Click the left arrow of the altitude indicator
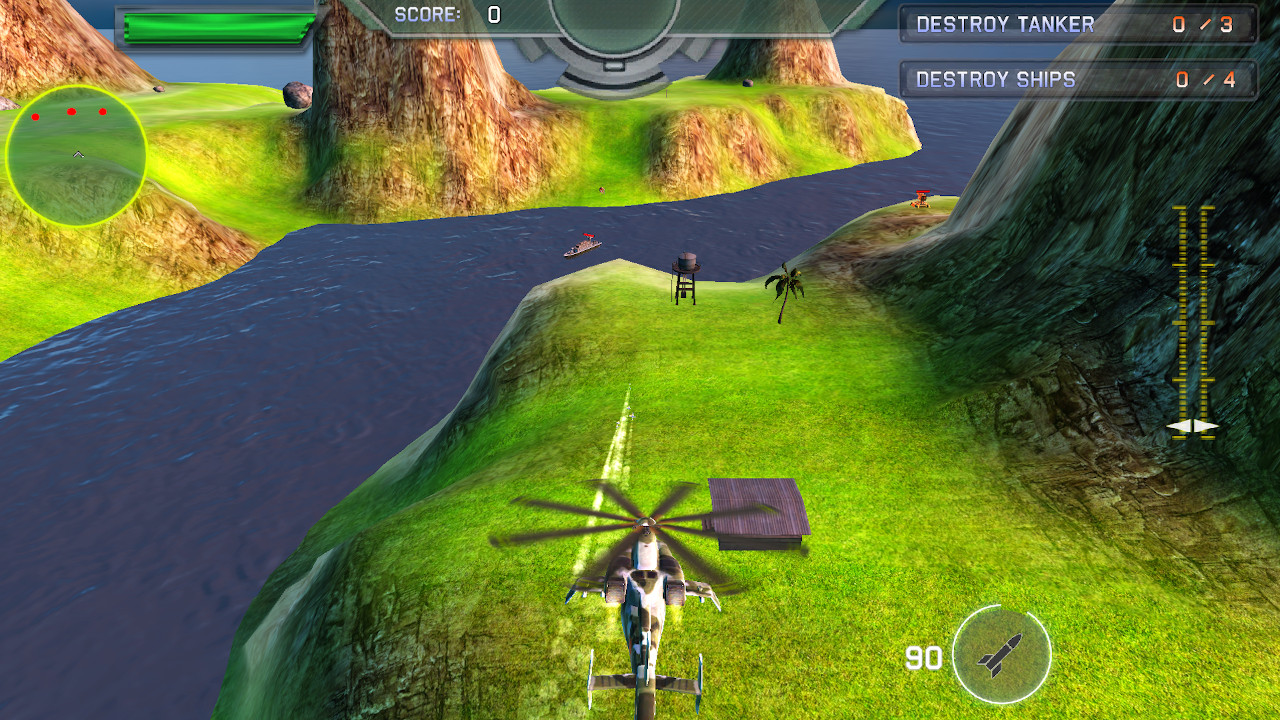The width and height of the screenshot is (1280, 720). pos(1178,426)
